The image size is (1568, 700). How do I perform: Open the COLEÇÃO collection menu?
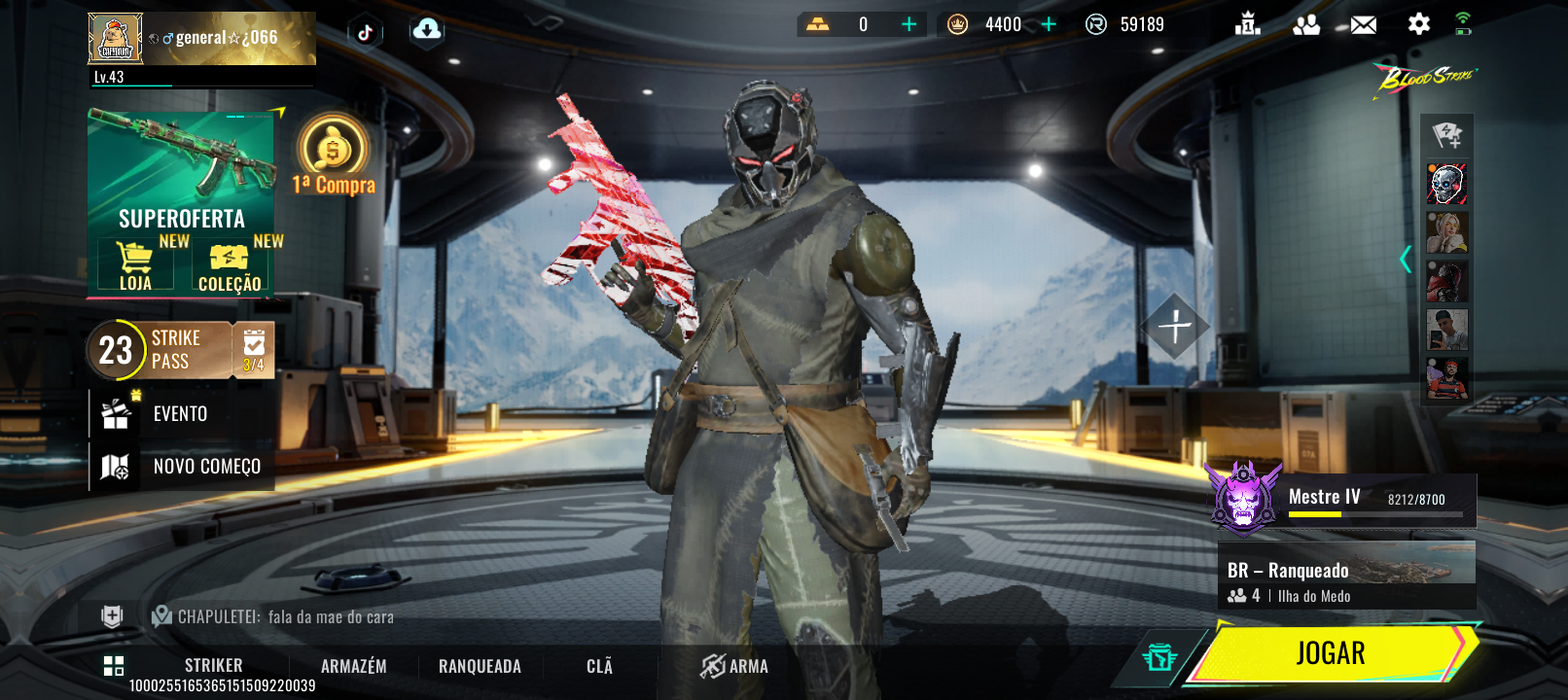230,267
